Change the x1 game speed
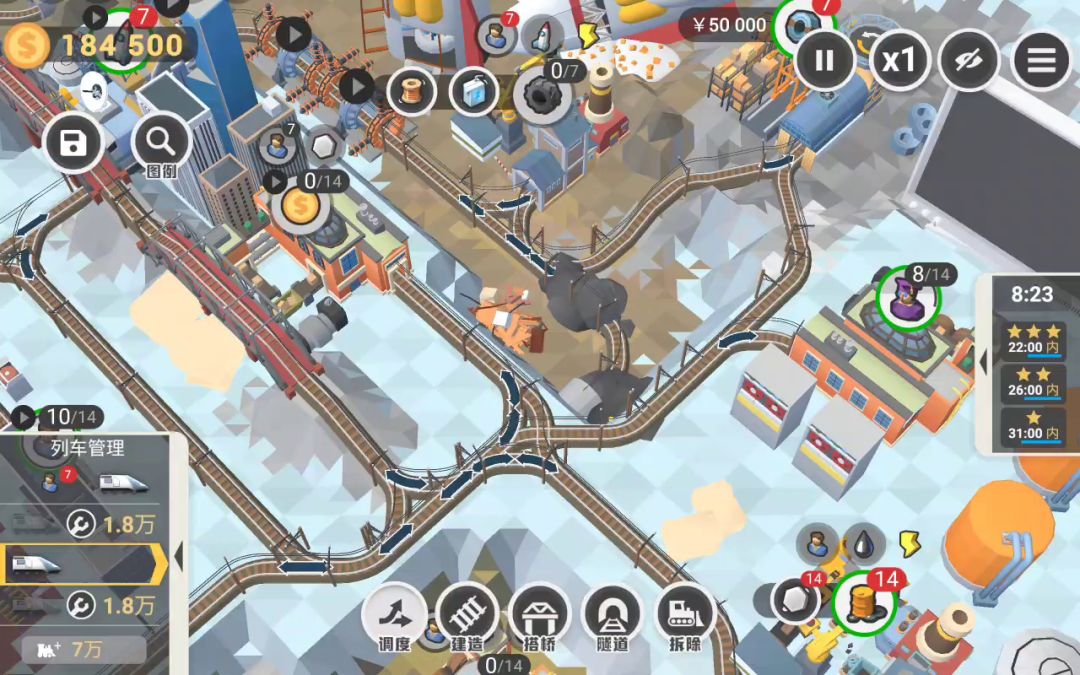This screenshot has width=1080, height=675. tap(898, 60)
